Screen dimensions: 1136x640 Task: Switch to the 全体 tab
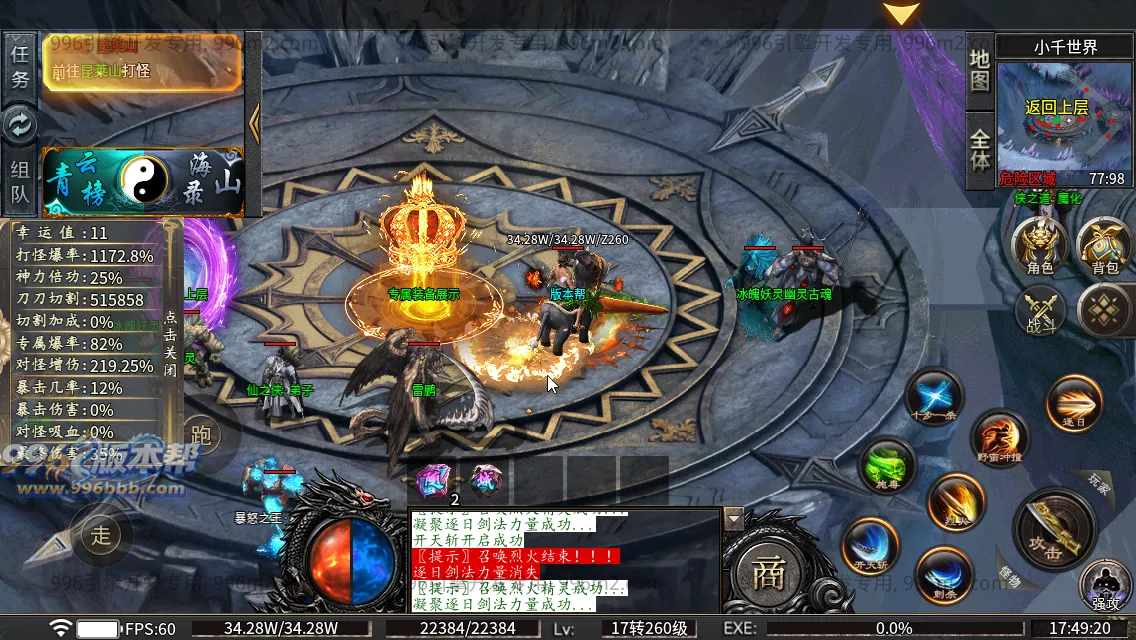click(980, 148)
